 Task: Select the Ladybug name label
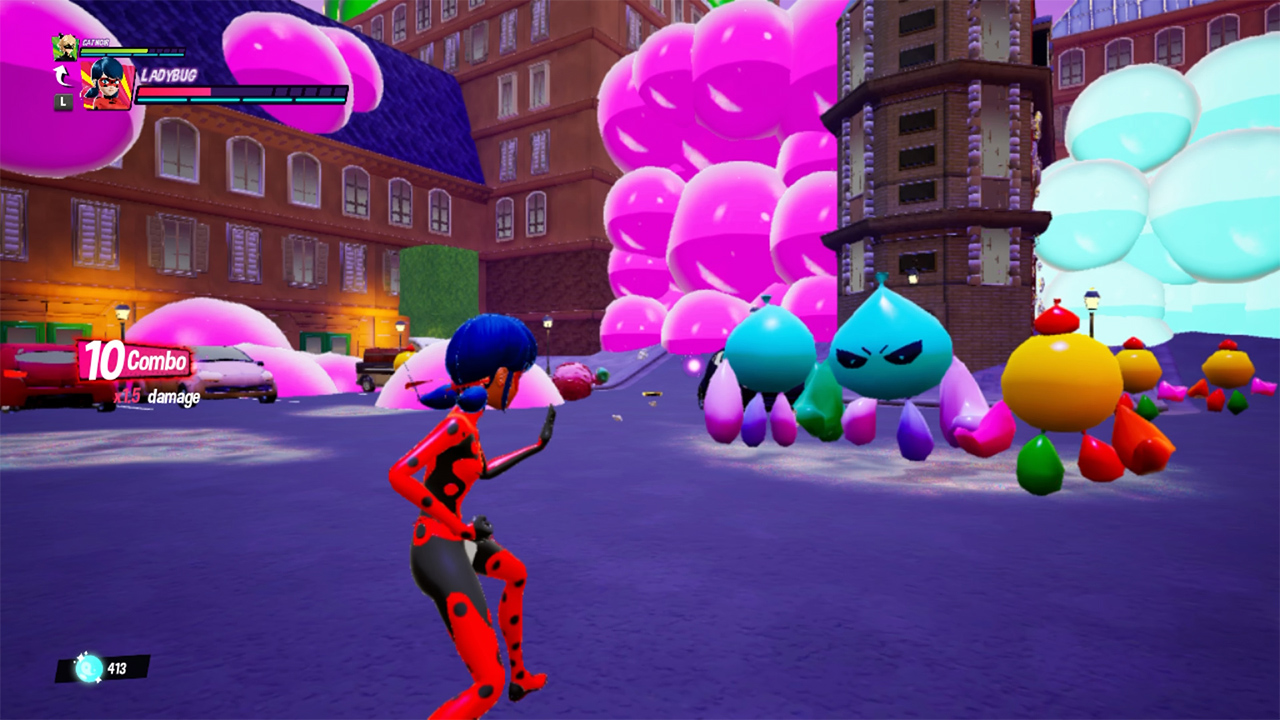168,76
